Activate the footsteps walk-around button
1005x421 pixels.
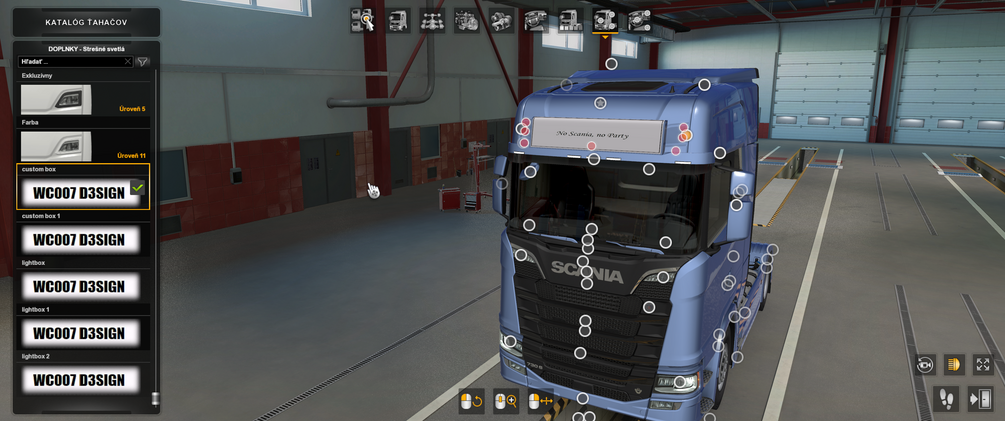(946, 399)
